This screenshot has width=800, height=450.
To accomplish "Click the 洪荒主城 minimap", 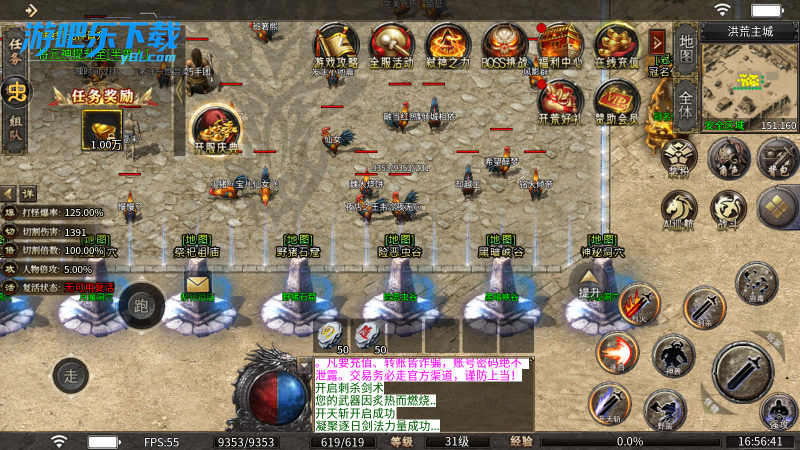I will tap(749, 79).
